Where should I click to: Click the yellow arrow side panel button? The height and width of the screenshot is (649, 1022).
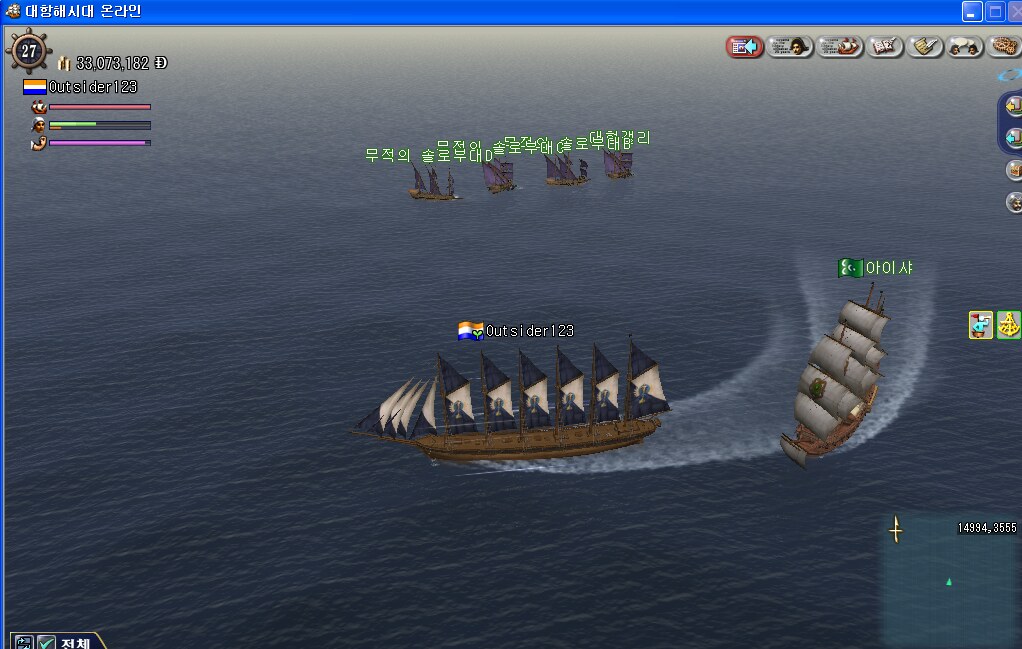(x=1014, y=104)
